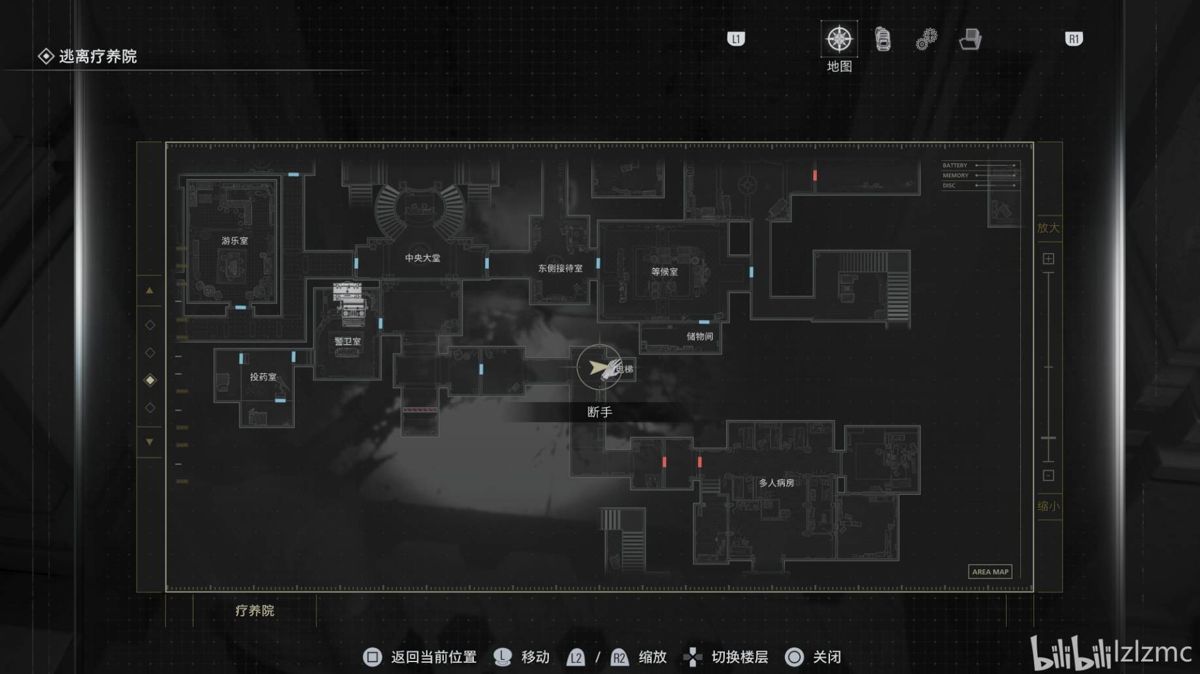The width and height of the screenshot is (1200, 674).
Task: Click the 断手 hand marker on the map
Action: tap(598, 369)
